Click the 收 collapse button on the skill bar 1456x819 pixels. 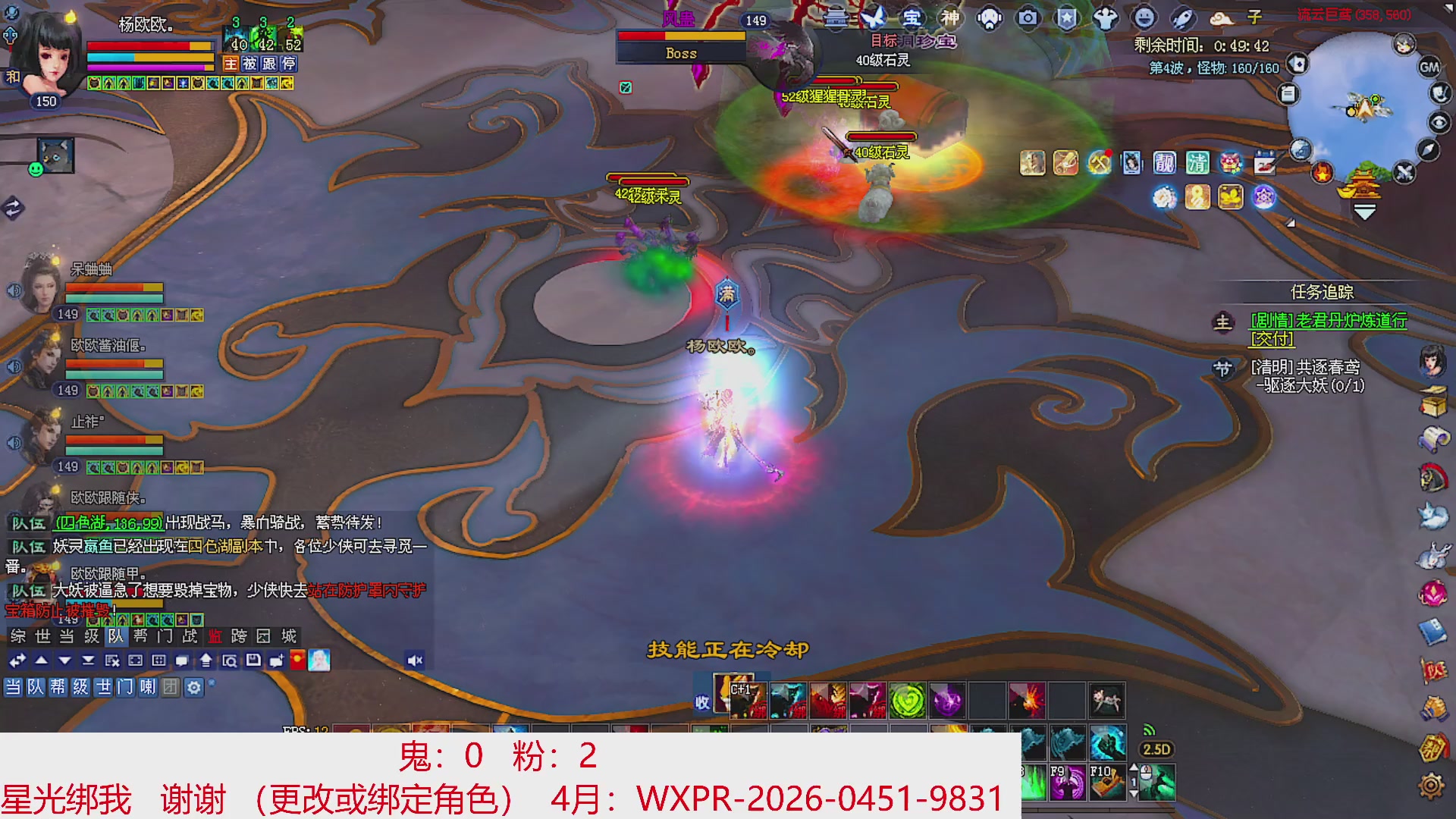click(x=703, y=703)
